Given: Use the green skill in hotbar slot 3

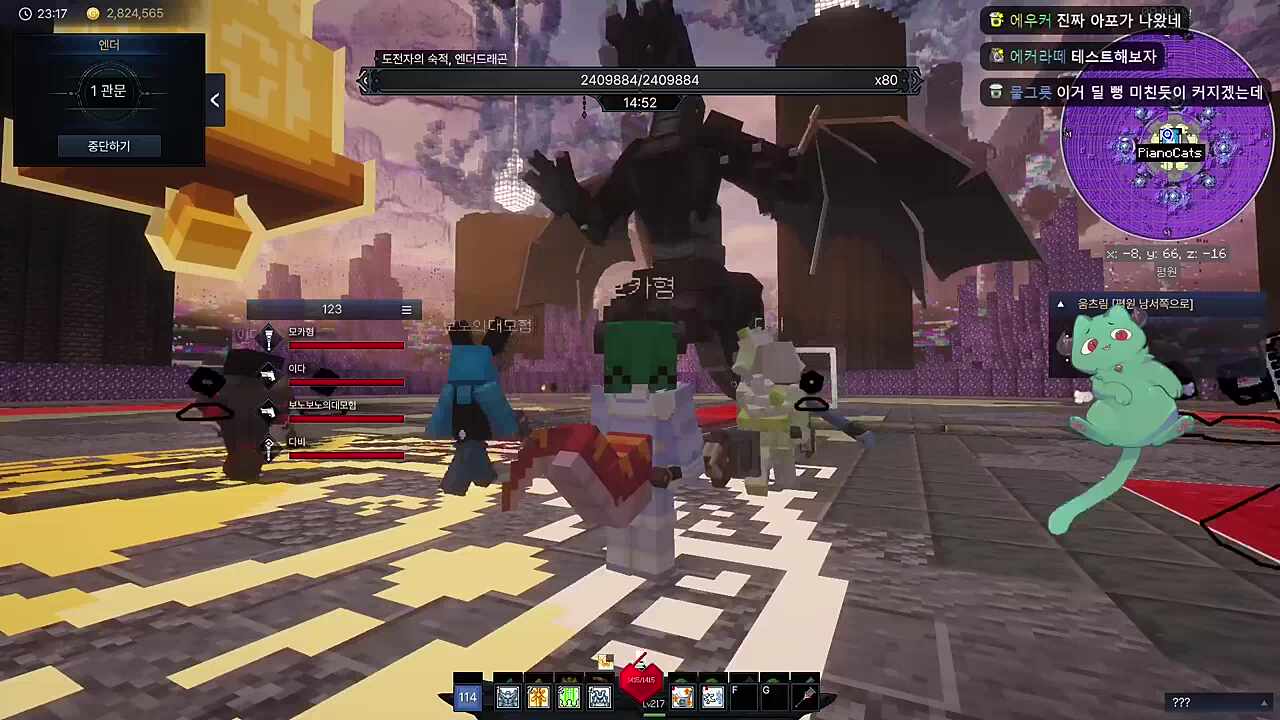Looking at the screenshot, I should point(568,695).
